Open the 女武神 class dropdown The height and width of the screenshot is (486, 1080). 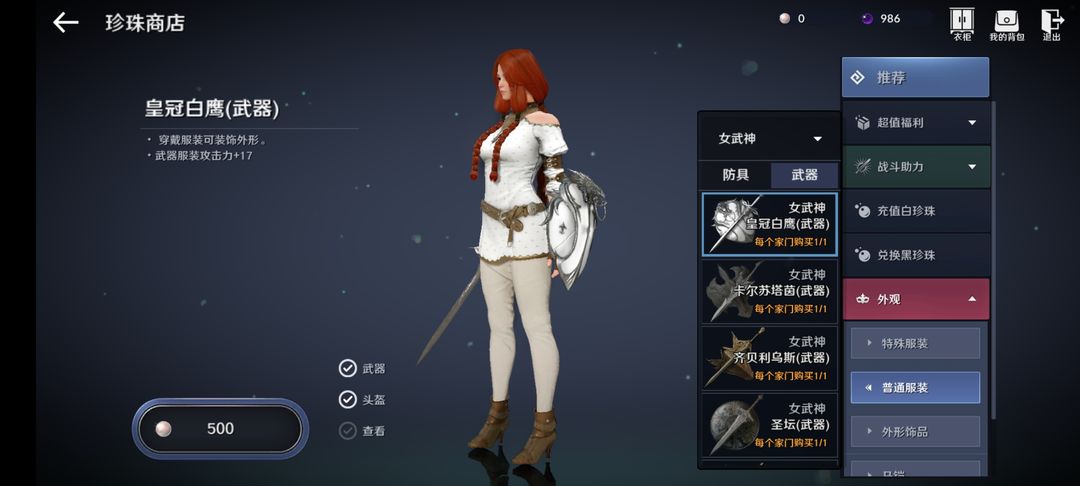click(769, 139)
